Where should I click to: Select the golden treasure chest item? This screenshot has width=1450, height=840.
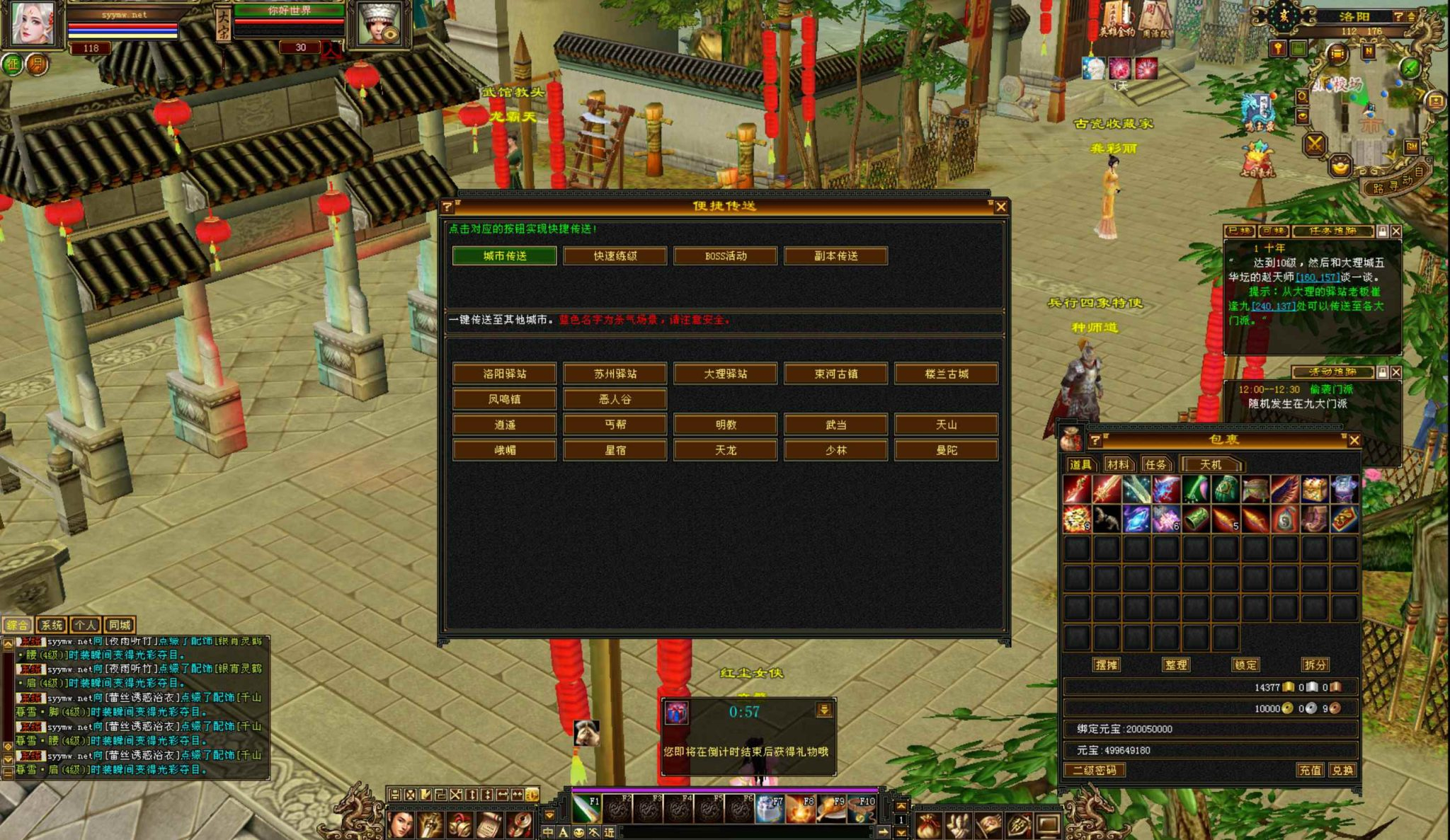(x=1314, y=489)
